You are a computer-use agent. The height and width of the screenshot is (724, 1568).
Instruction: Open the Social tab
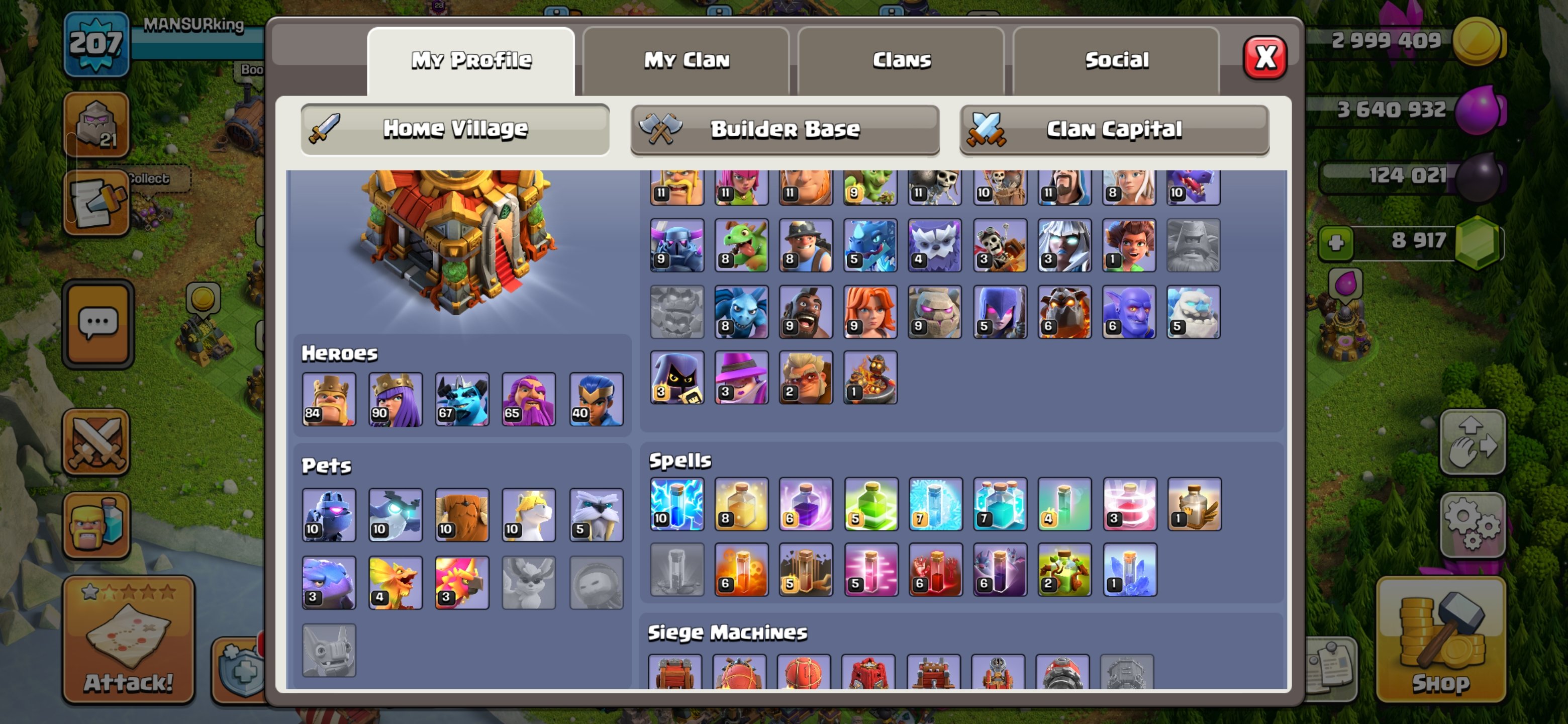point(1118,60)
